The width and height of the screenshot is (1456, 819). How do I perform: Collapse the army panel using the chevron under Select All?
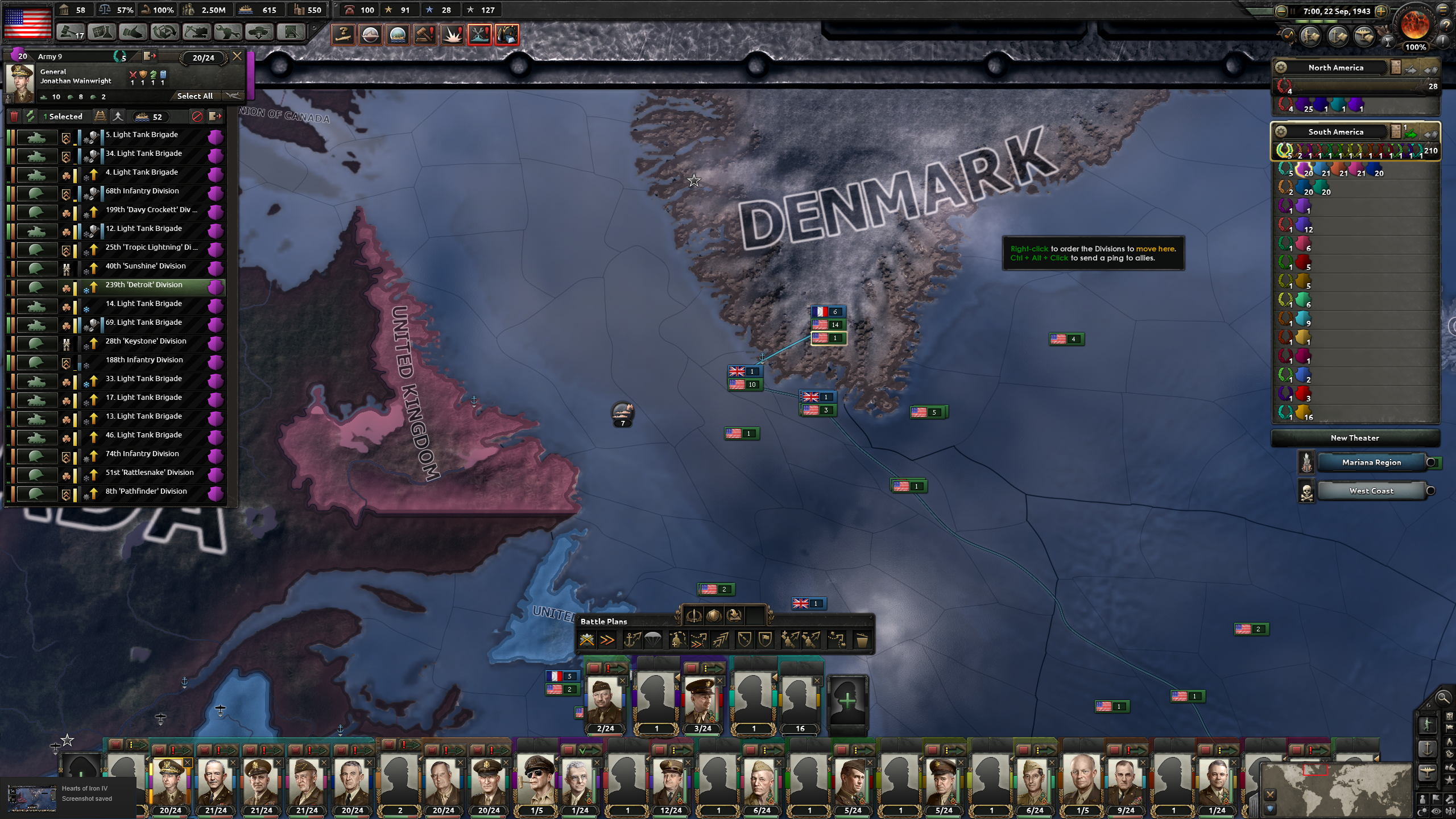click(x=233, y=96)
